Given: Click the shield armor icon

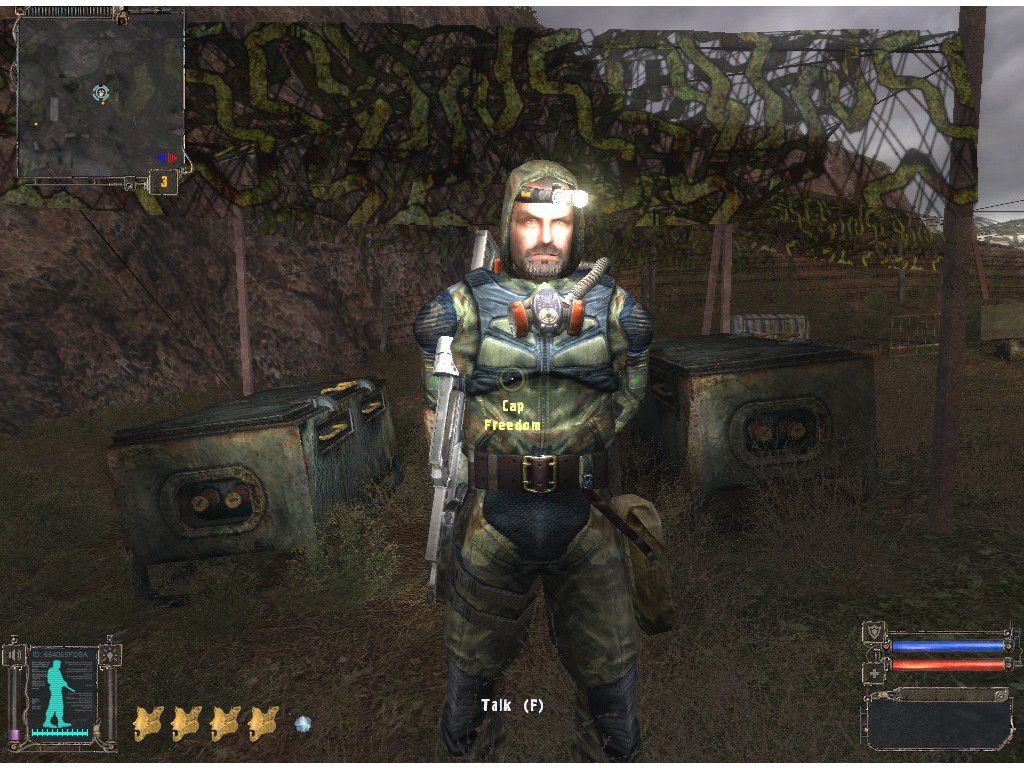Looking at the screenshot, I should (x=873, y=633).
